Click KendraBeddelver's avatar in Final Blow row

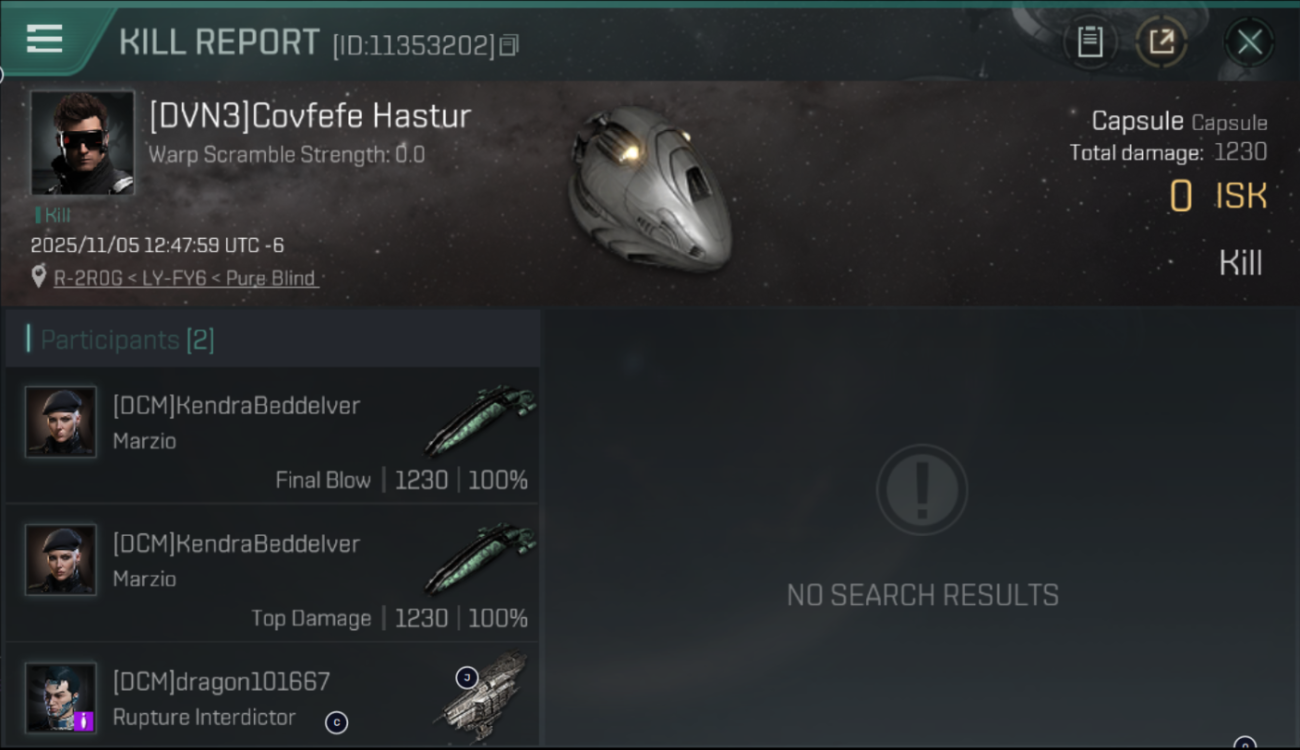(x=60, y=421)
